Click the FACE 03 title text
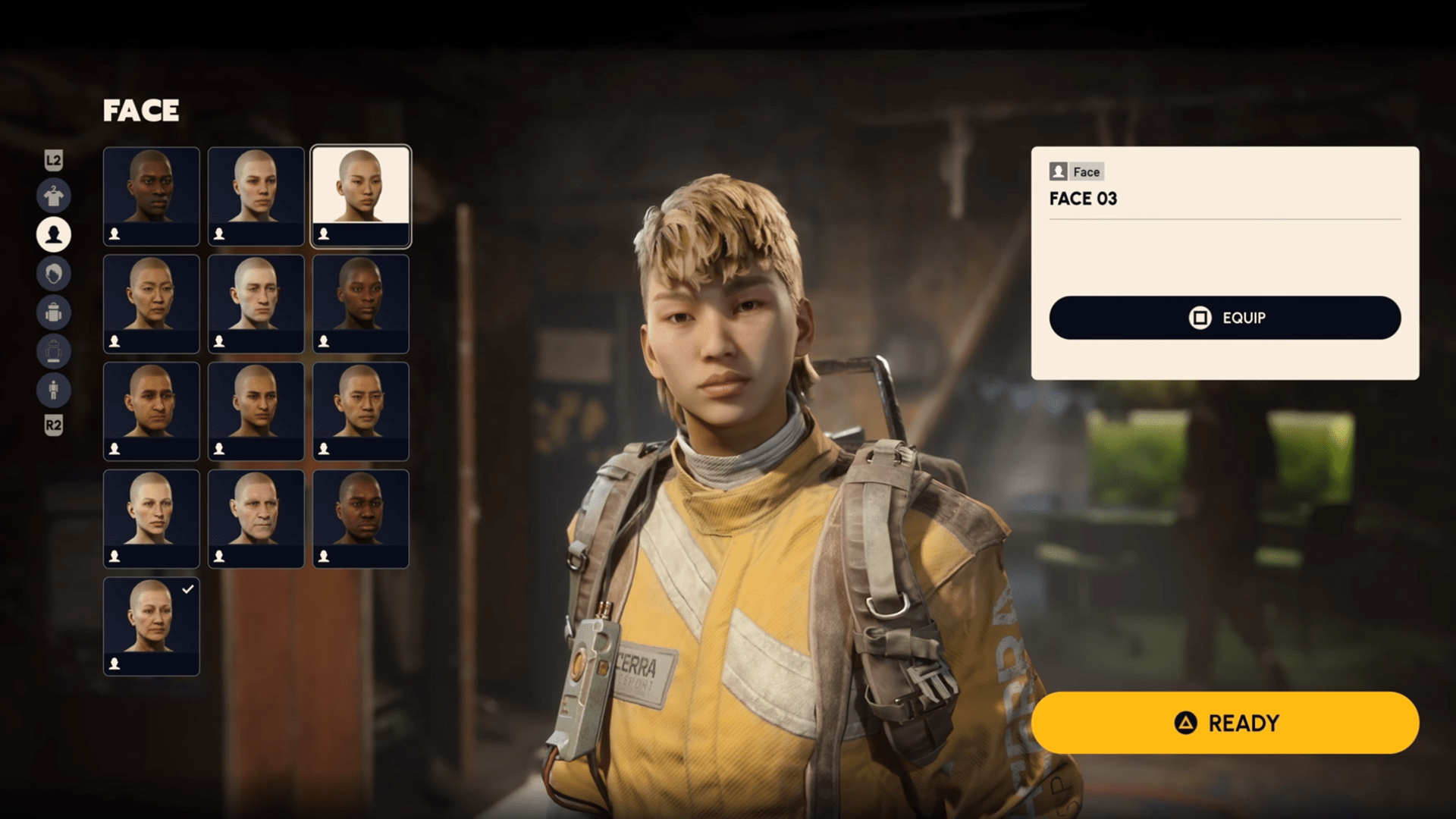 [x=1083, y=199]
